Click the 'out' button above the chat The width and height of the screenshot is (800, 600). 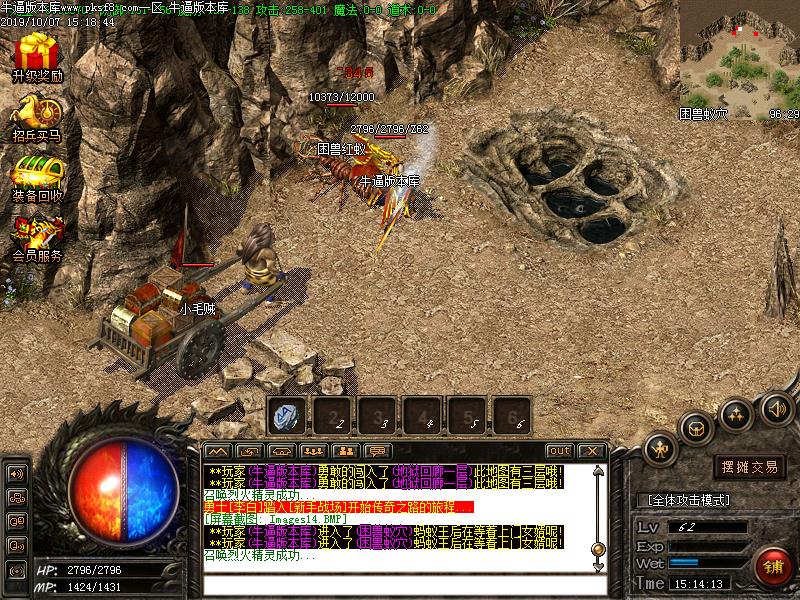pyautogui.click(x=560, y=451)
